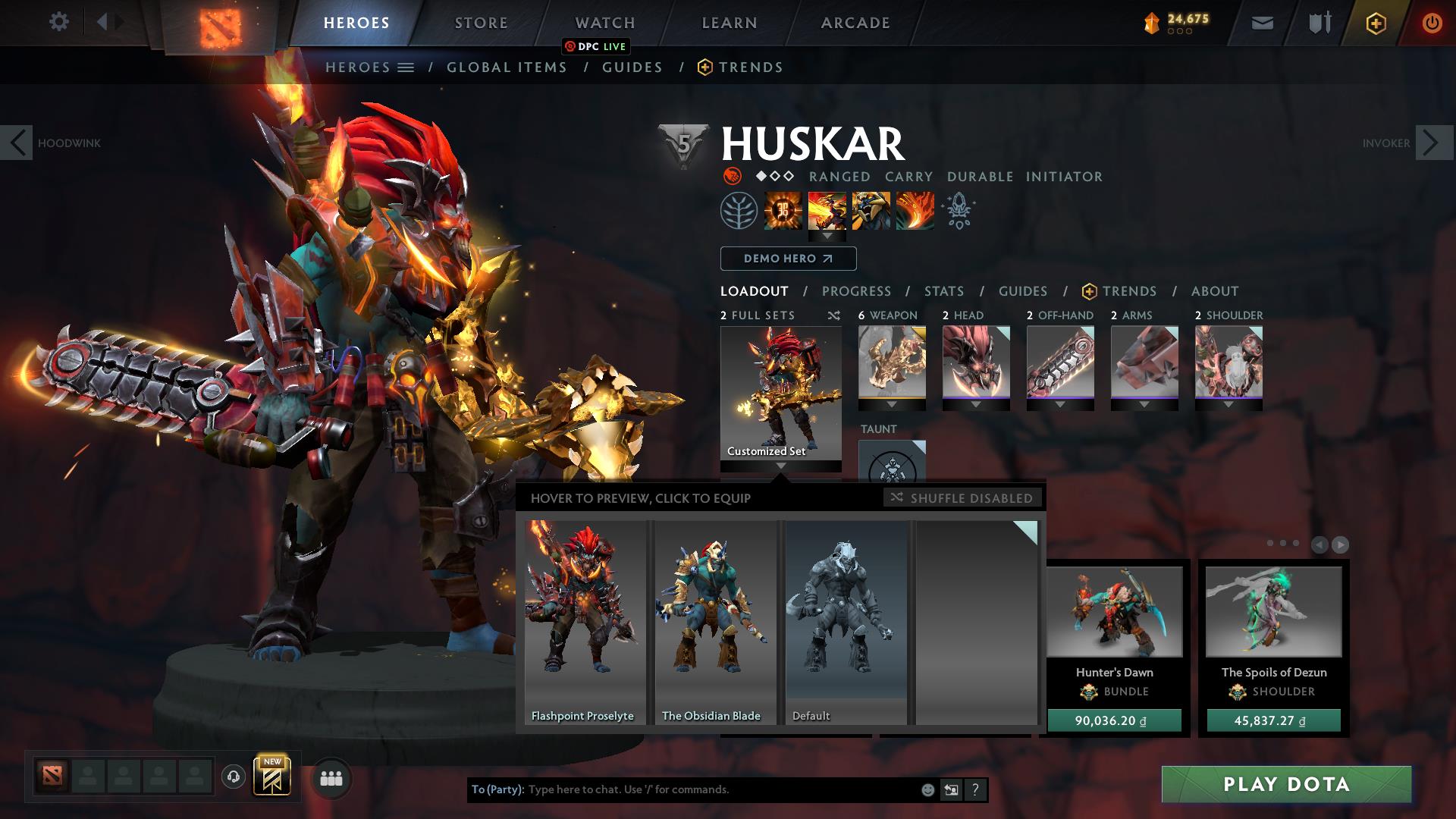Viewport: 1456px width, 819px height.
Task: View the Progress tab
Action: (856, 291)
